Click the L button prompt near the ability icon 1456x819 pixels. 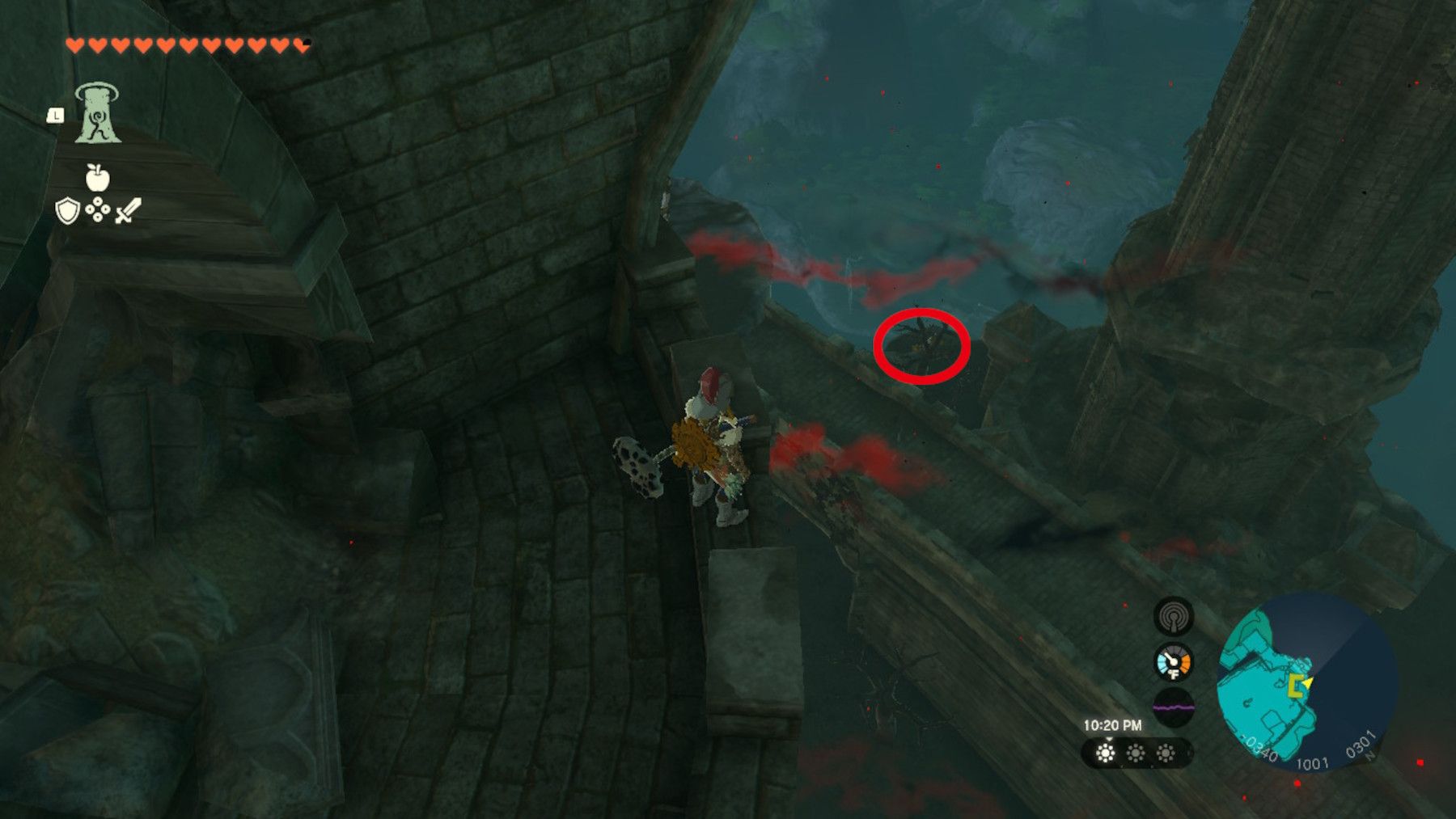tap(56, 115)
